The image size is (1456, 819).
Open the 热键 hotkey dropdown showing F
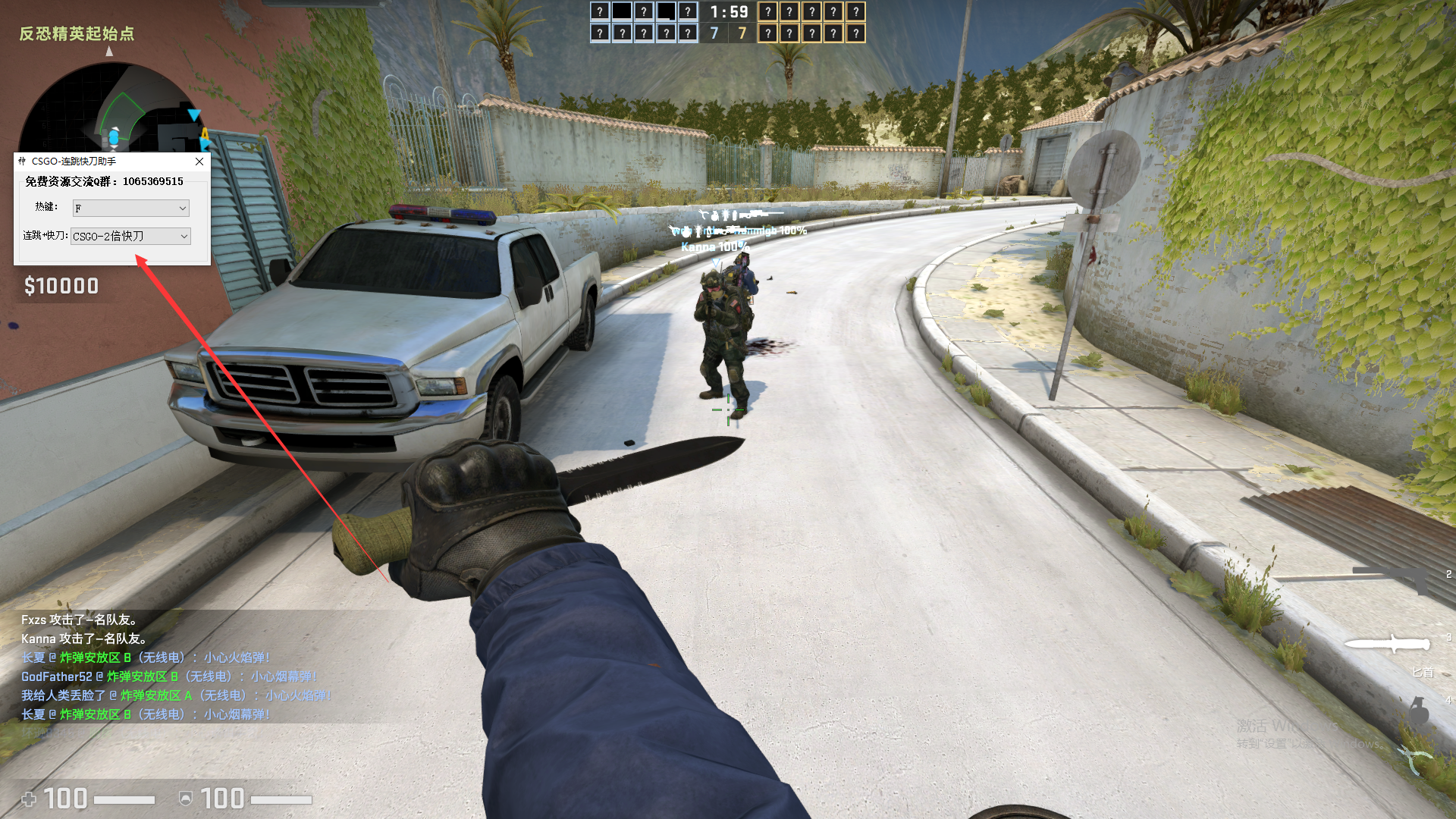[130, 208]
